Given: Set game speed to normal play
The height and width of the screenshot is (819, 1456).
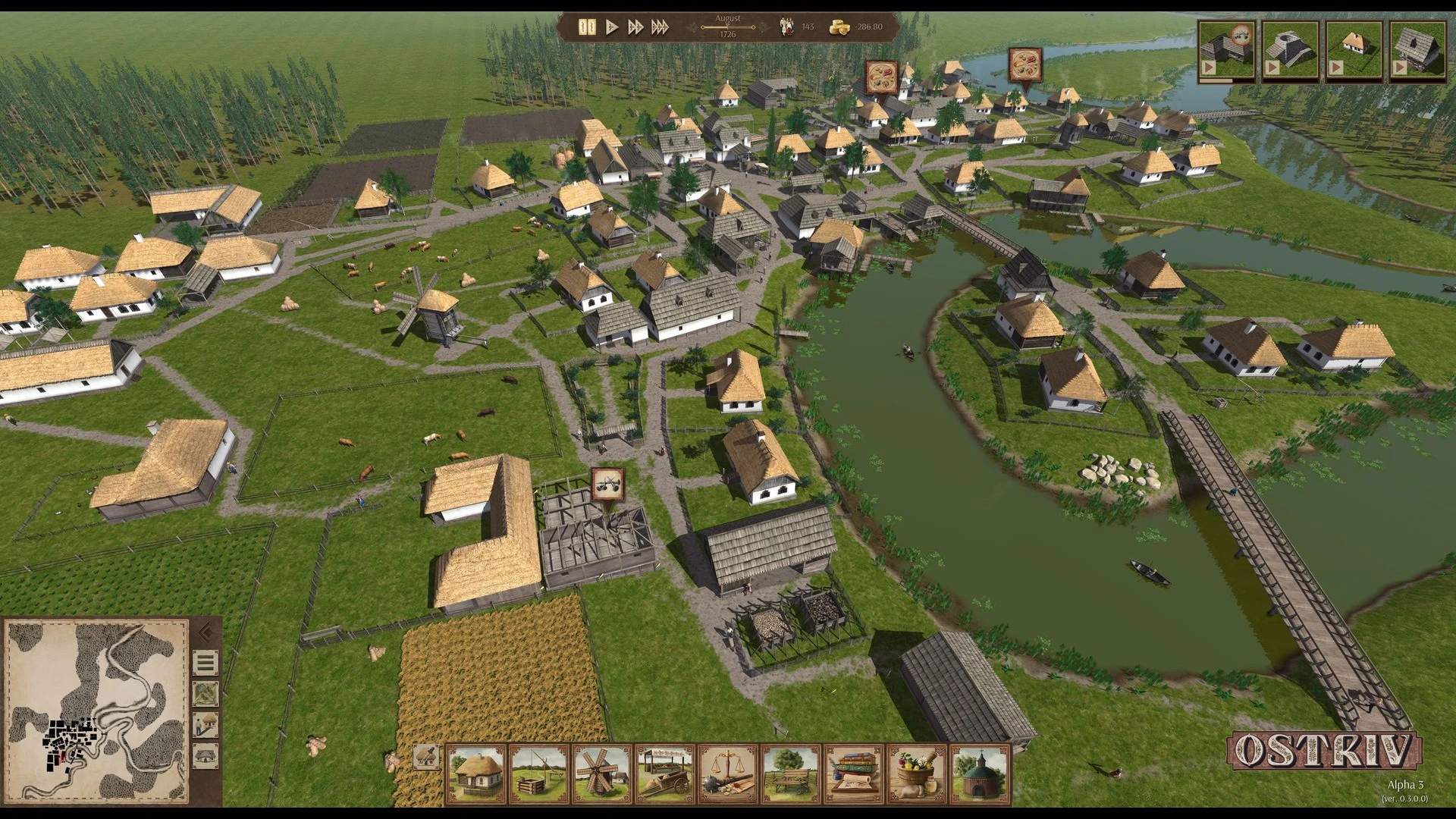Looking at the screenshot, I should point(612,27).
